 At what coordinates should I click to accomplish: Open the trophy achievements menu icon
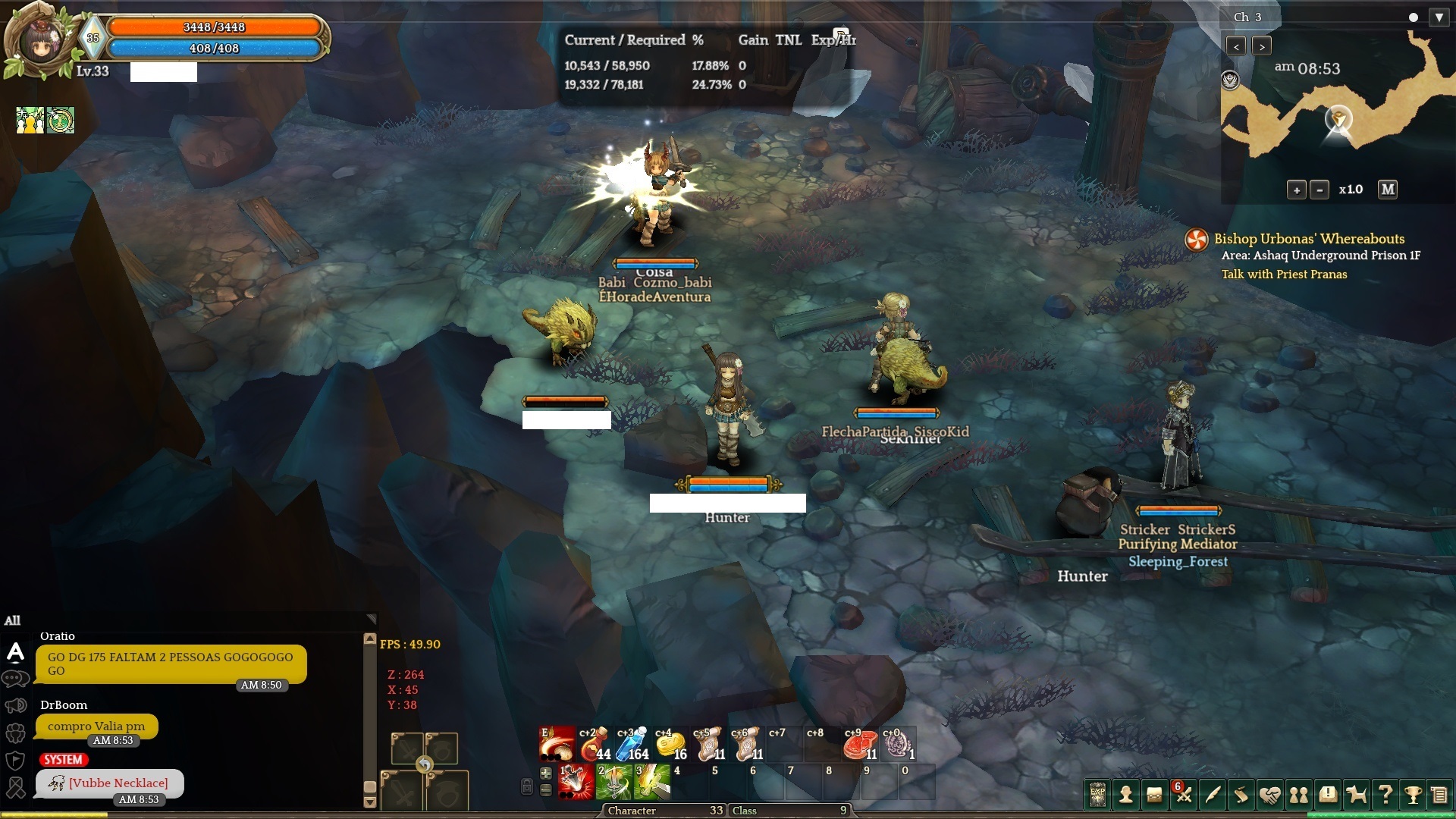(x=1412, y=795)
